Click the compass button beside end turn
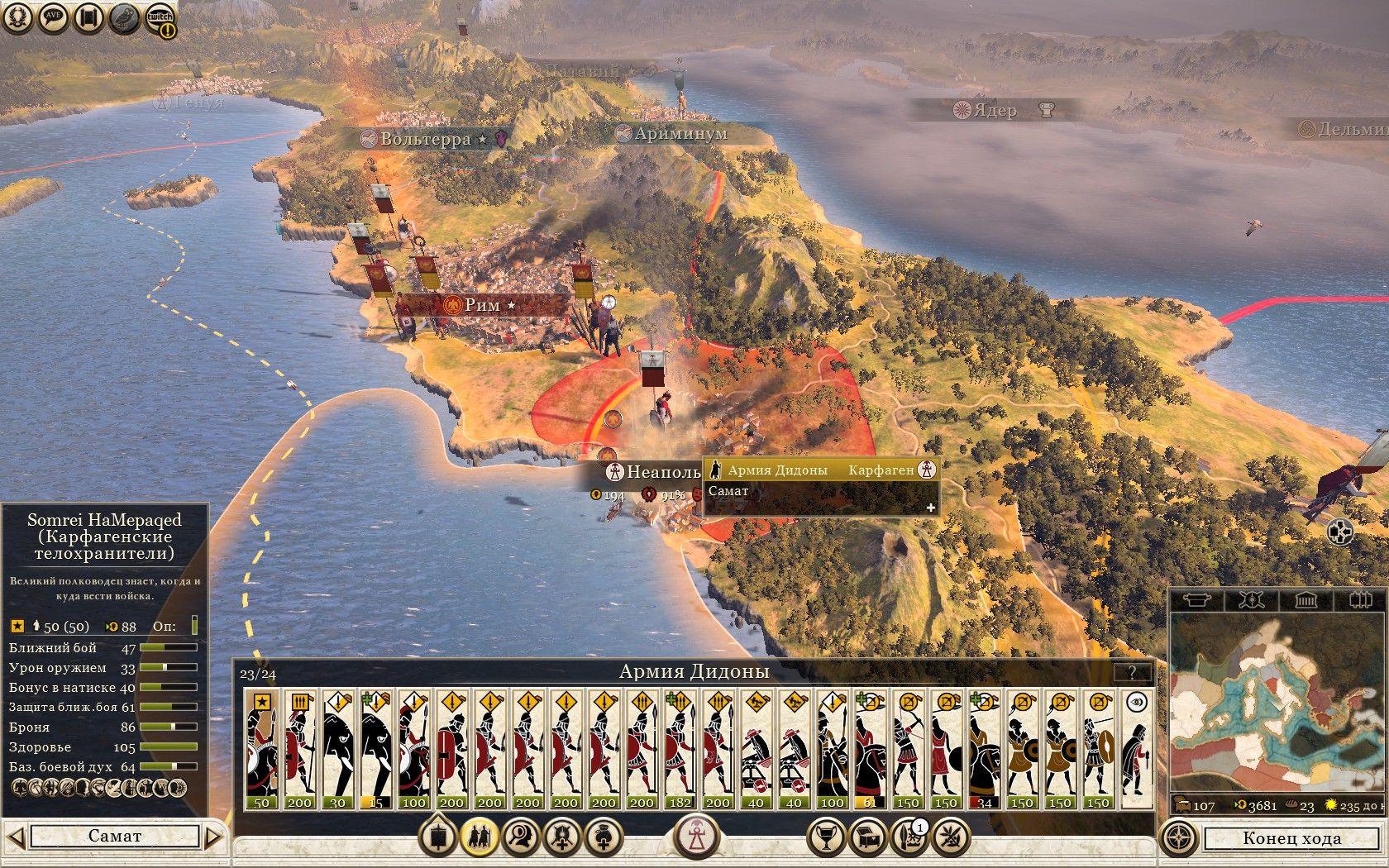Image resolution: width=1389 pixels, height=868 pixels. point(1179,837)
